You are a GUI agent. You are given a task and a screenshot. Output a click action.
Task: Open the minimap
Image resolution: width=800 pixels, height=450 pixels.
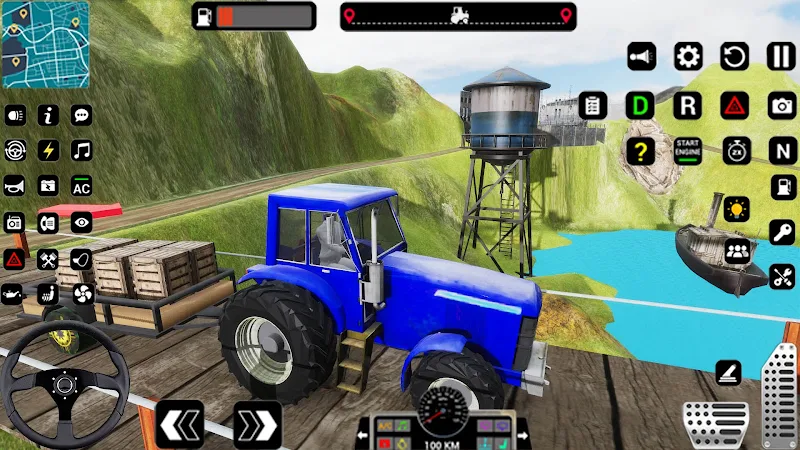45,44
